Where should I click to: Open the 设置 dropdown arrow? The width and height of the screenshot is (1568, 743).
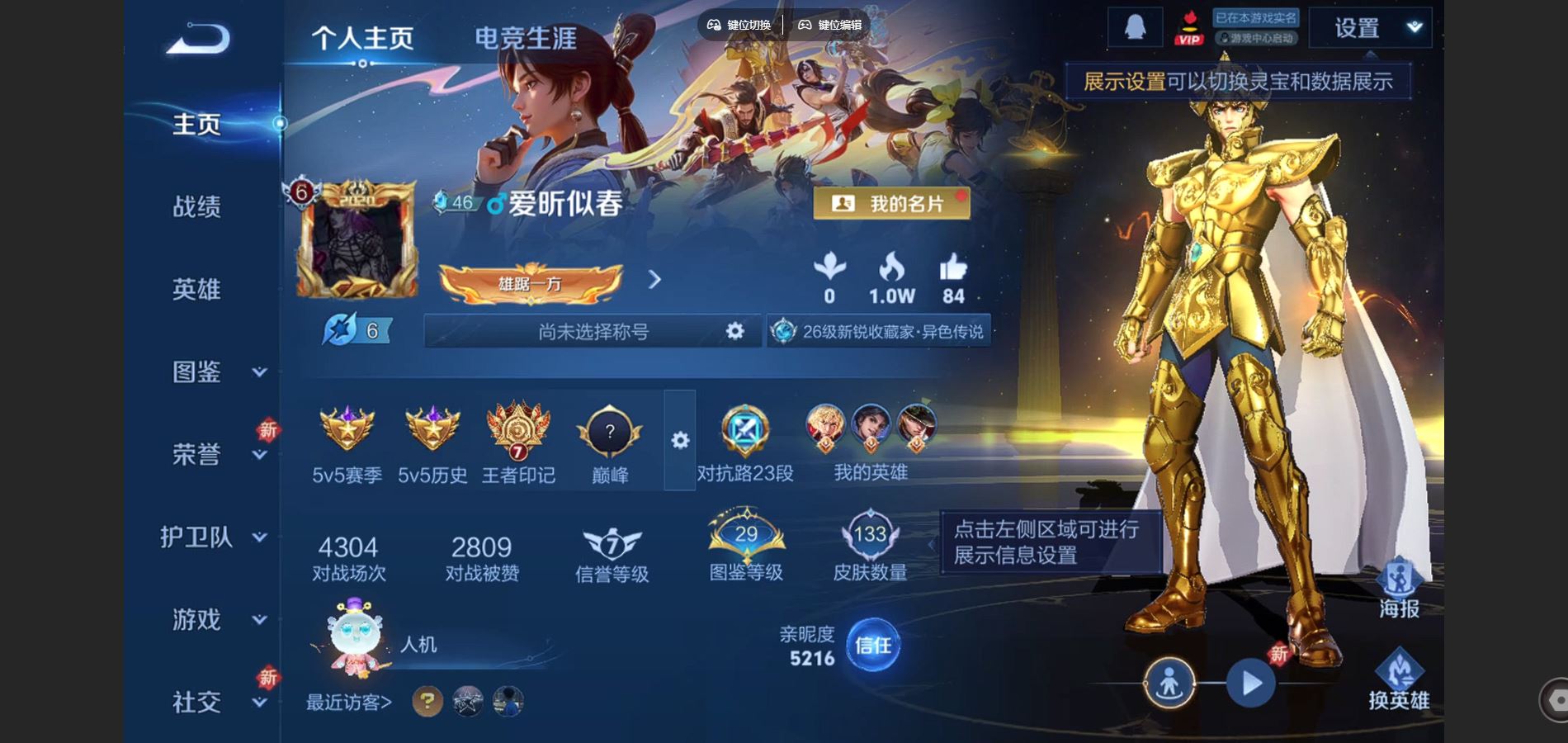point(1413,26)
